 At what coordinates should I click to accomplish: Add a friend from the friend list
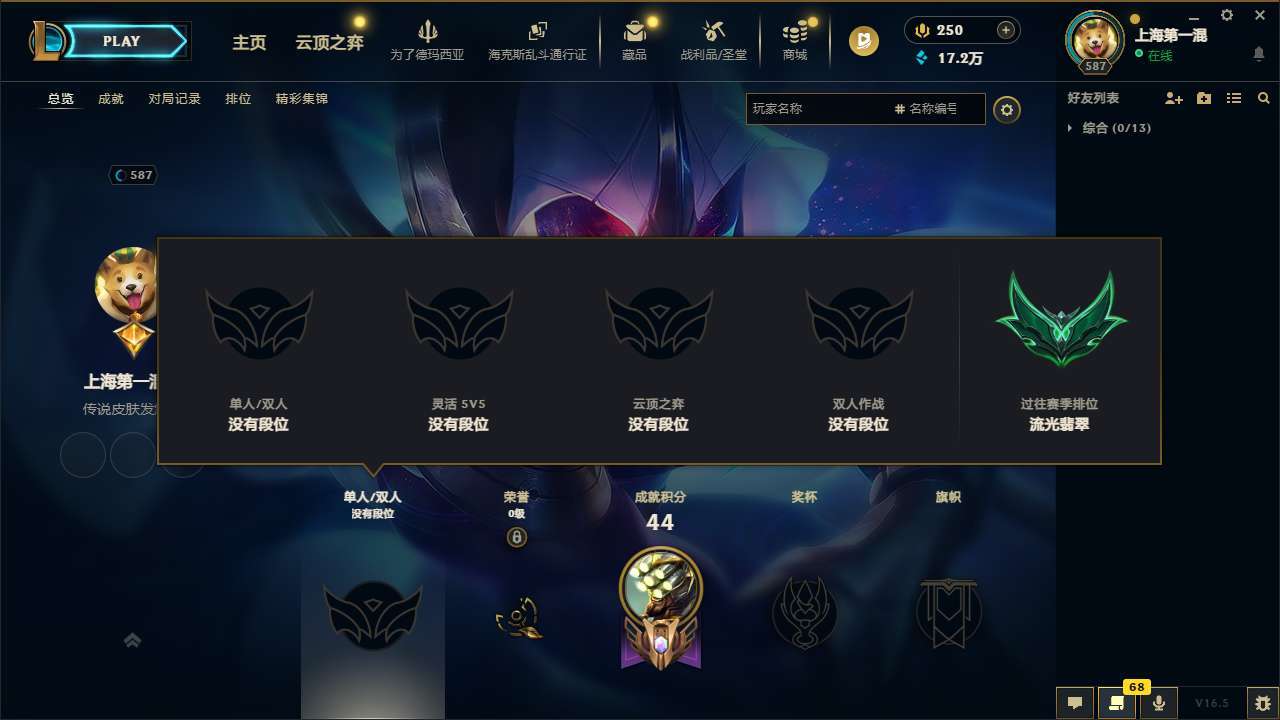[x=1172, y=98]
